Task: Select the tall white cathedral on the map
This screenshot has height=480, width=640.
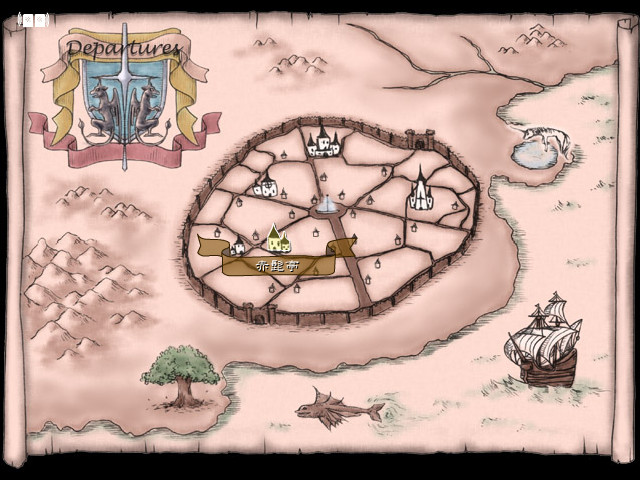Action: (x=421, y=190)
